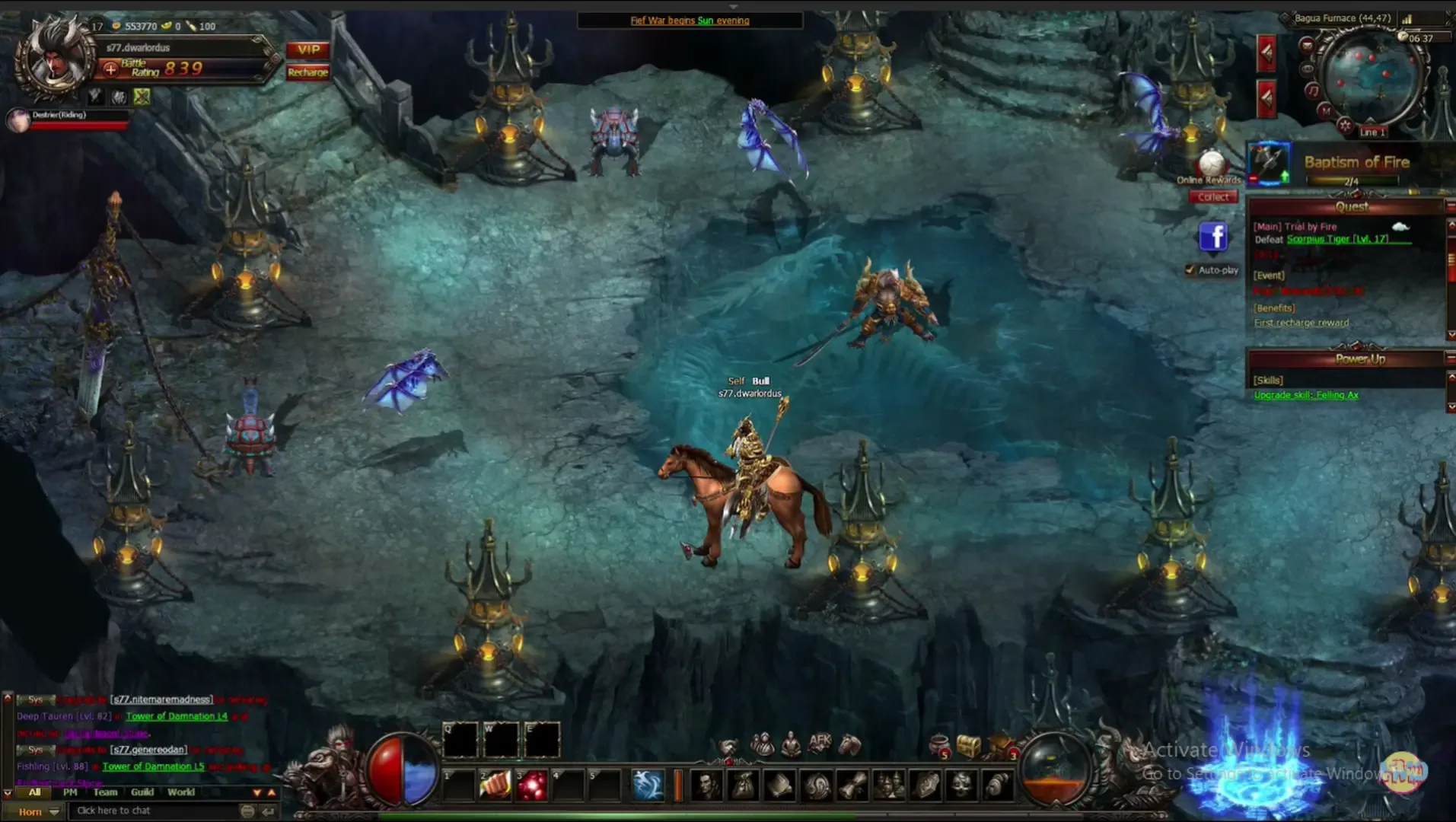The image size is (1456, 822).
Task: Switch to the World chat tab
Action: point(181,792)
